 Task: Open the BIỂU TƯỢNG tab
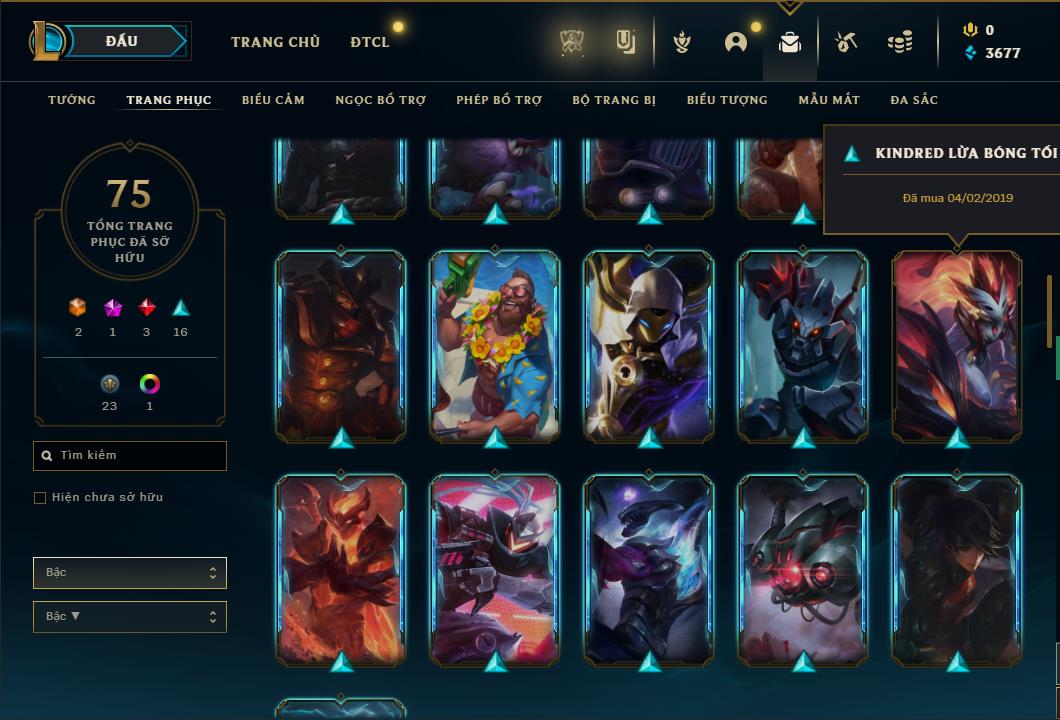click(727, 100)
